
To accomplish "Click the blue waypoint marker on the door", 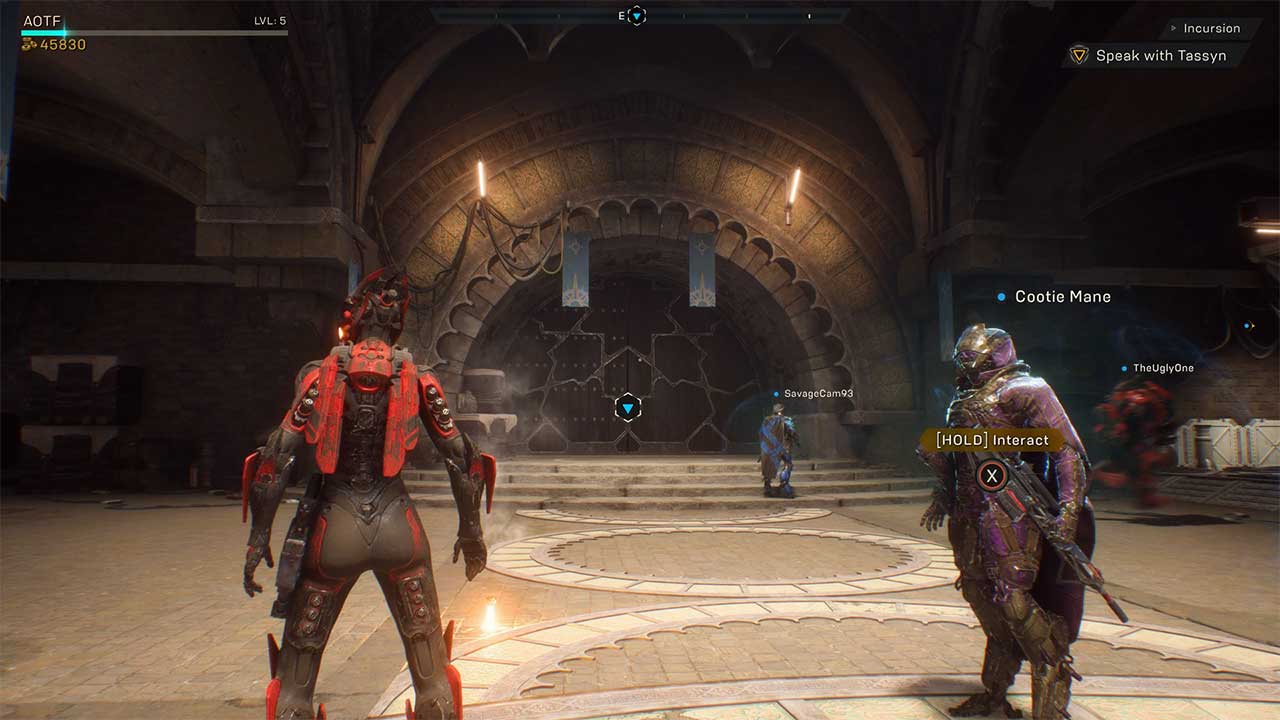I will point(629,407).
